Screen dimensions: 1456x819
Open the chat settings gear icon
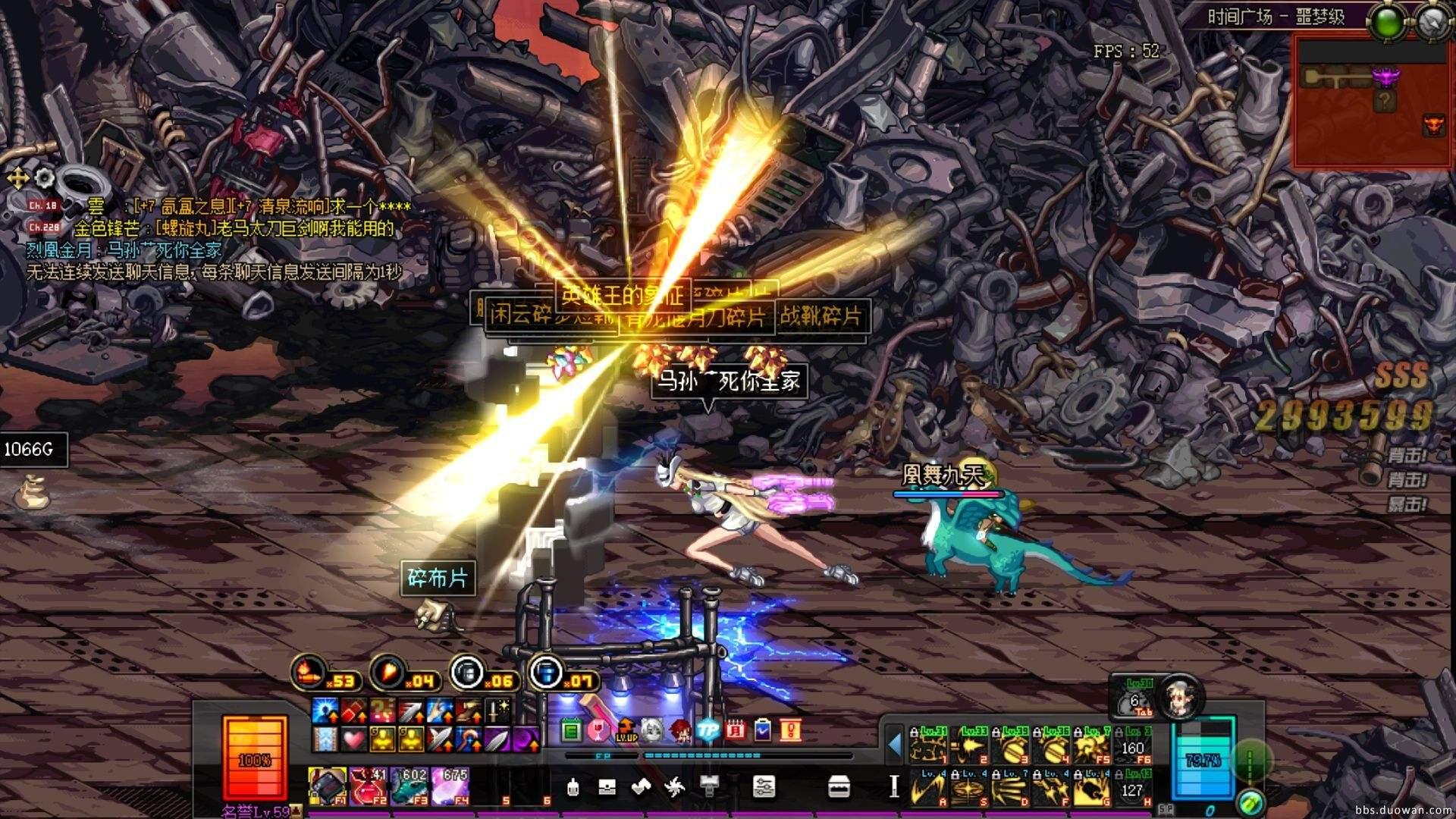click(x=44, y=178)
